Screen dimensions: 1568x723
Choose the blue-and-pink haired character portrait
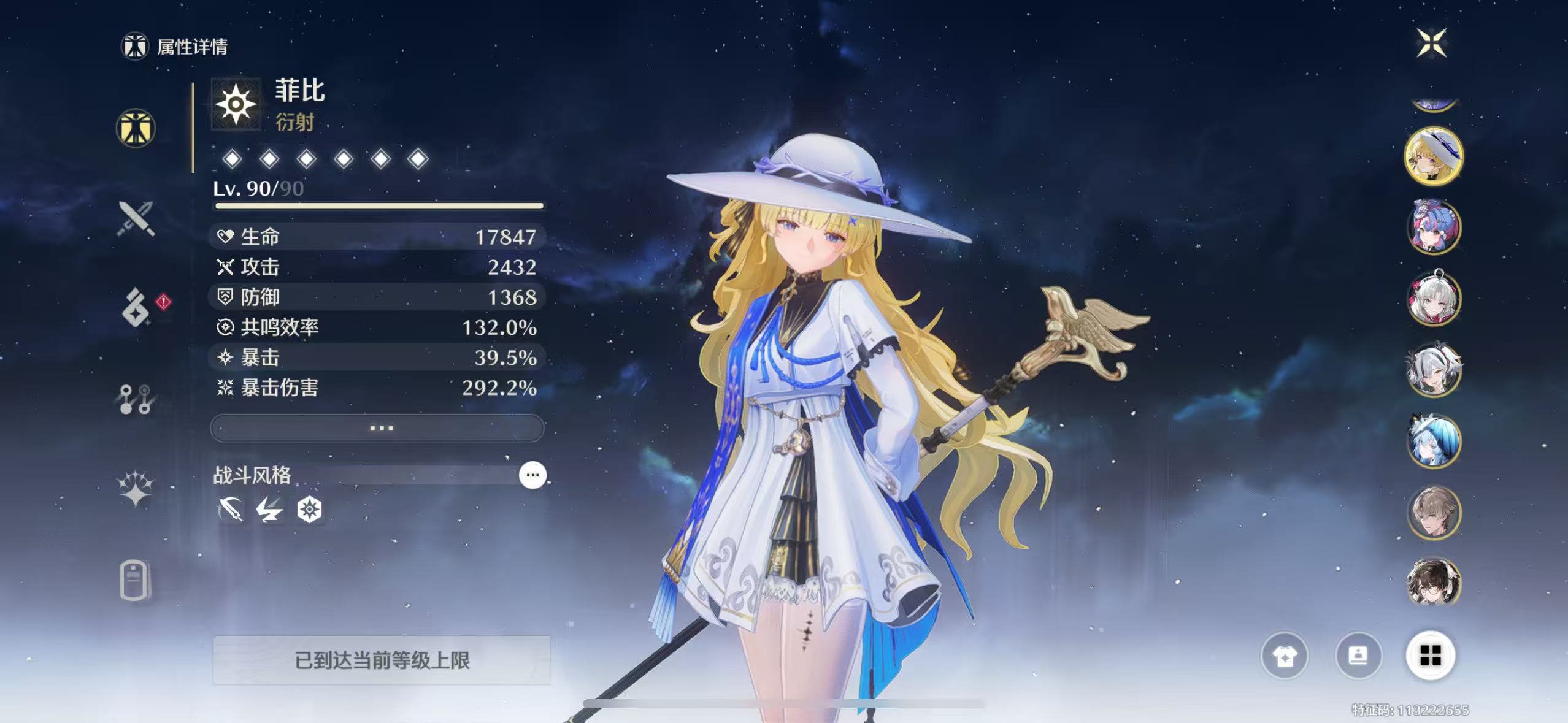coord(1434,227)
